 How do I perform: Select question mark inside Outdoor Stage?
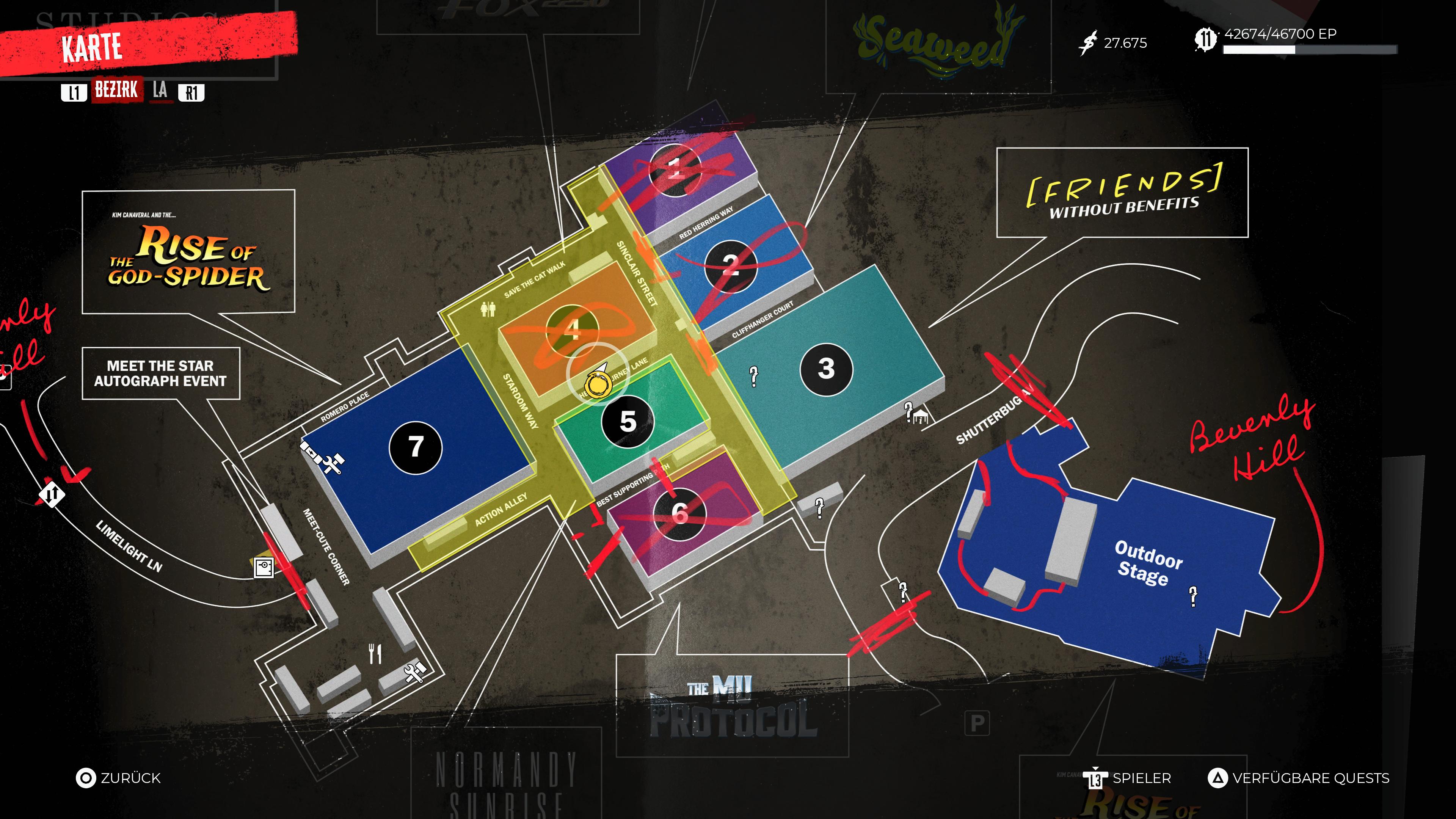click(x=1192, y=596)
